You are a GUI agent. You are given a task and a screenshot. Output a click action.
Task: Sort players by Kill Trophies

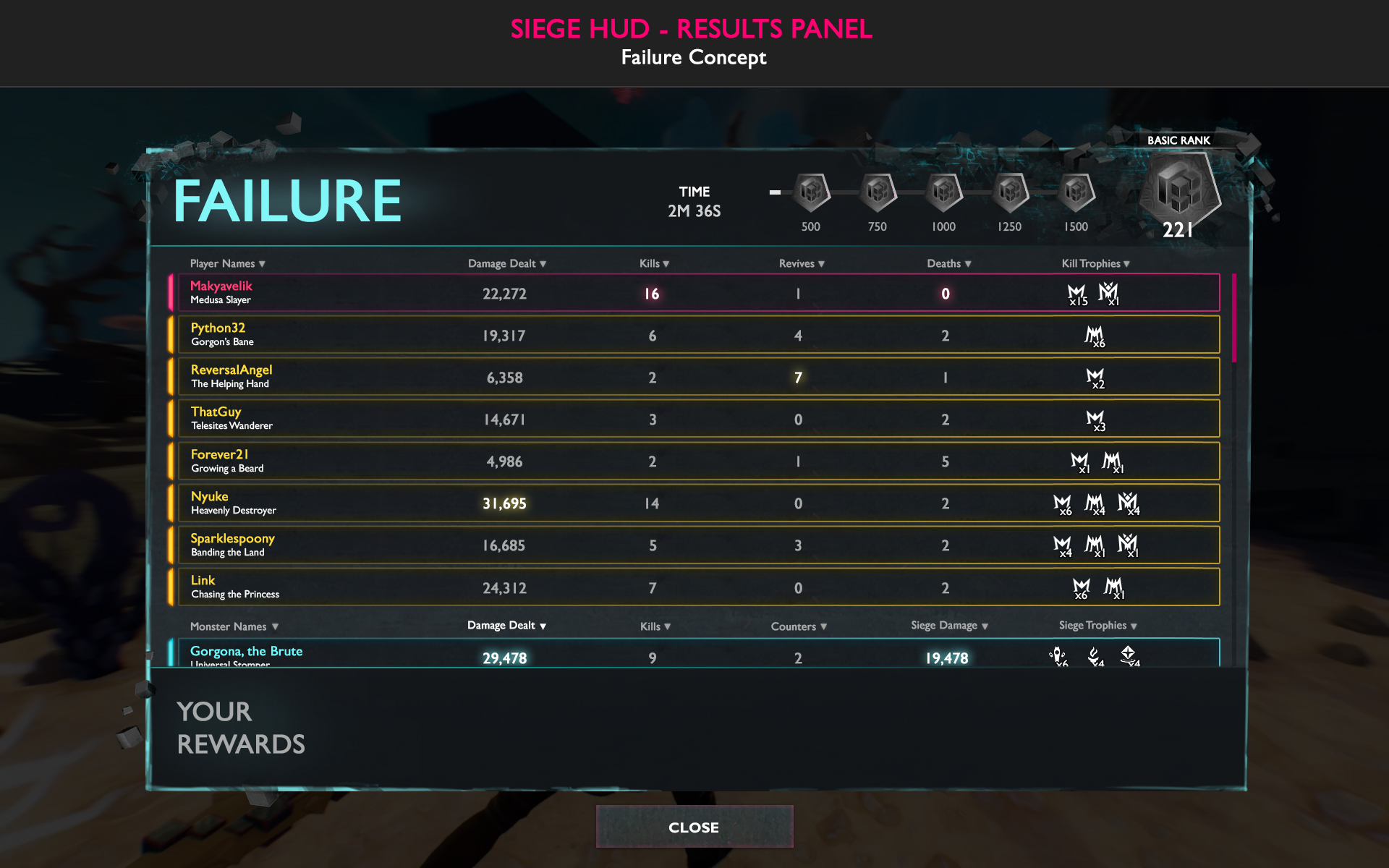point(1095,264)
